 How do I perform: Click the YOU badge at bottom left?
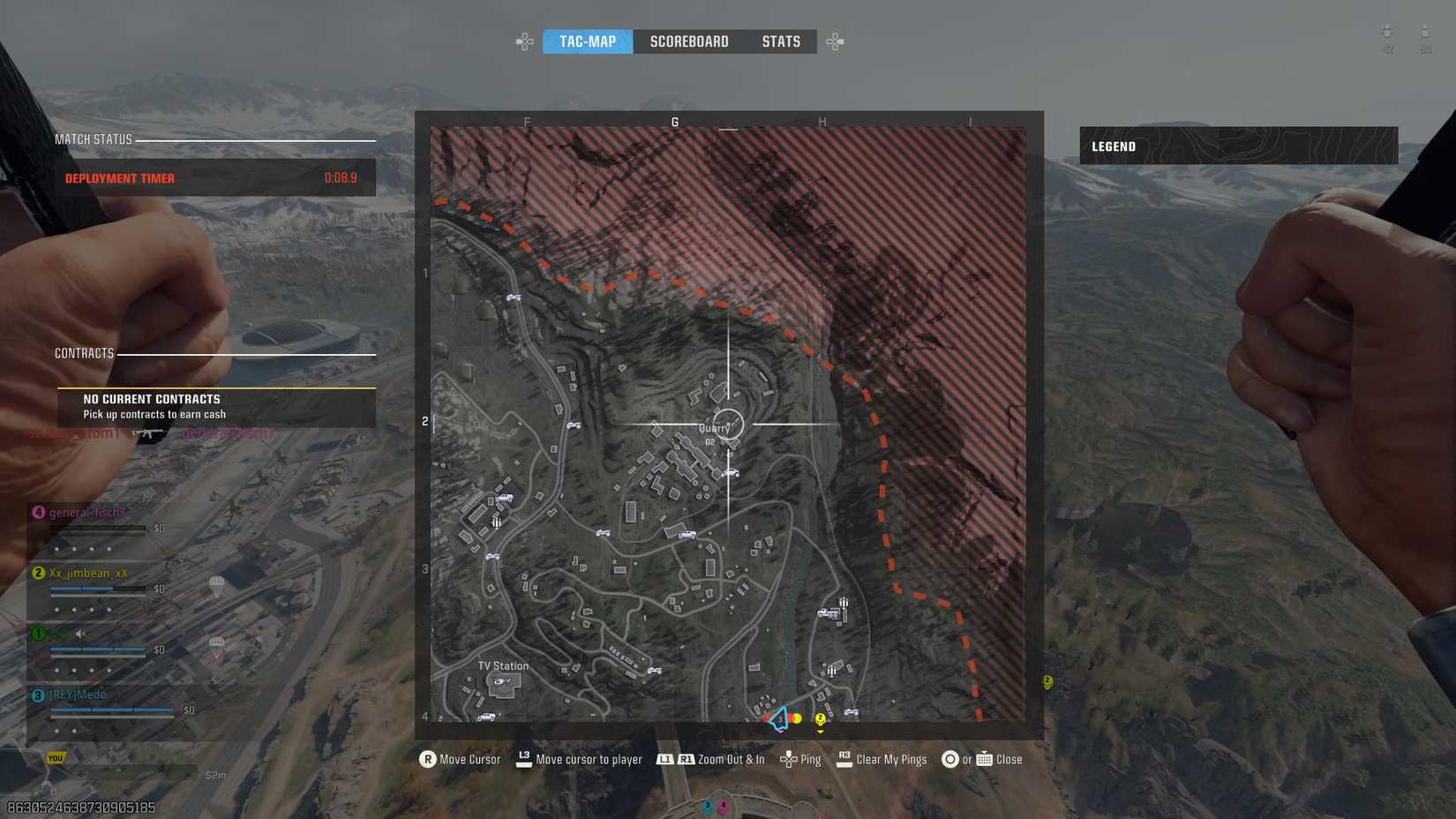point(55,756)
